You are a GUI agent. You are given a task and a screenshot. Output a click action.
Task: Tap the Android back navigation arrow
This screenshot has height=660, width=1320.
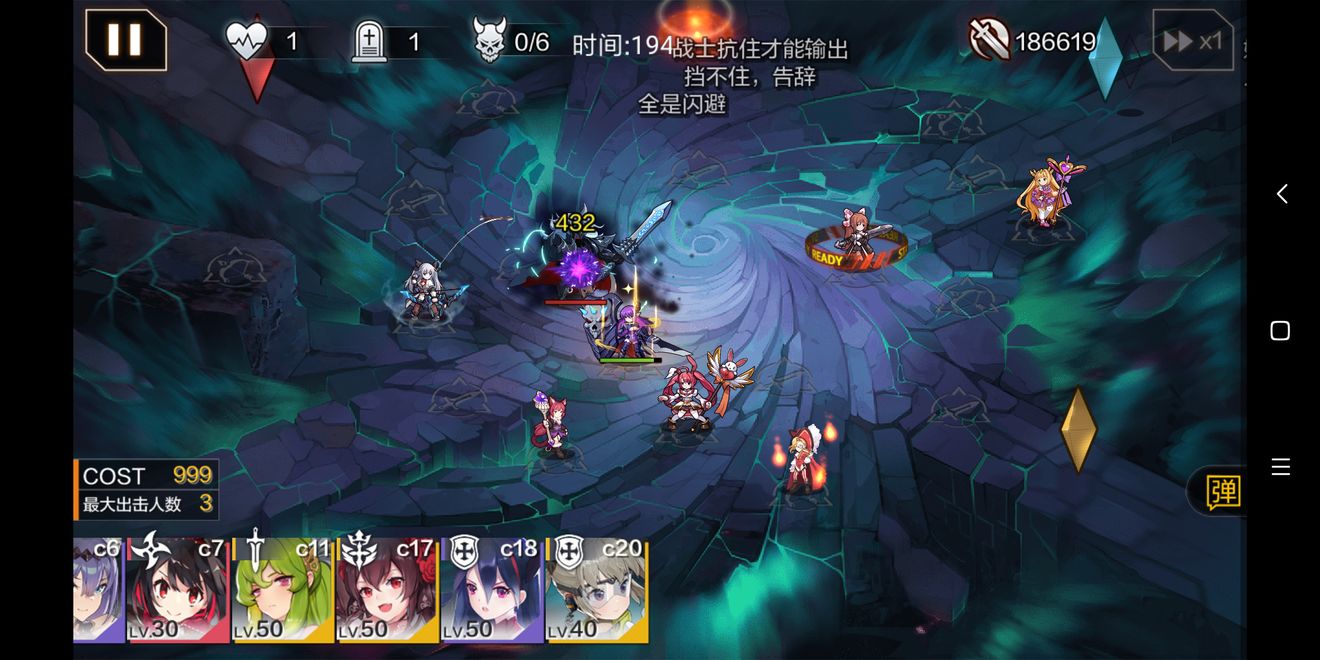click(1281, 193)
